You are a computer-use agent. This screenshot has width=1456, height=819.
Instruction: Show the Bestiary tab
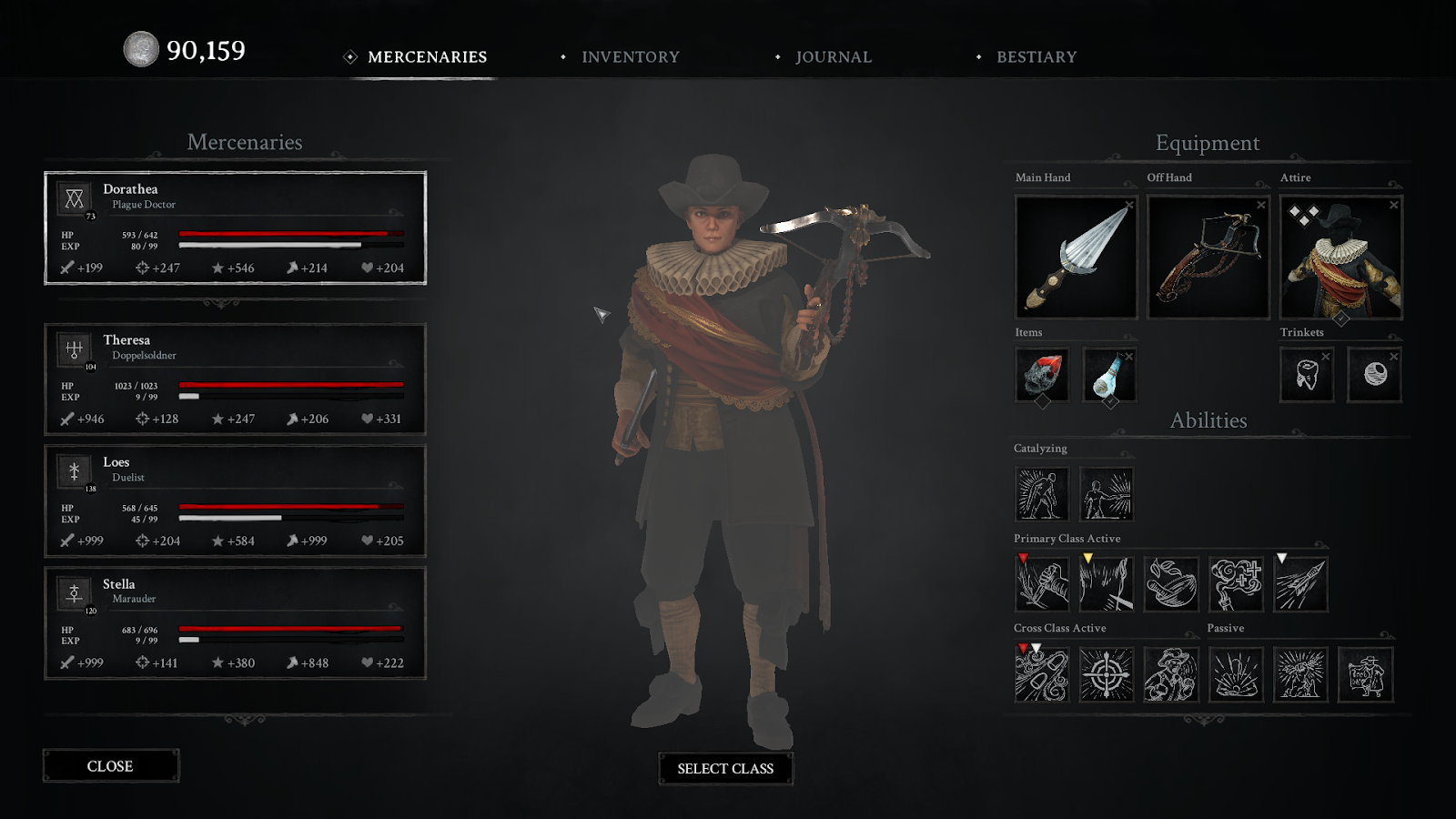[1036, 57]
